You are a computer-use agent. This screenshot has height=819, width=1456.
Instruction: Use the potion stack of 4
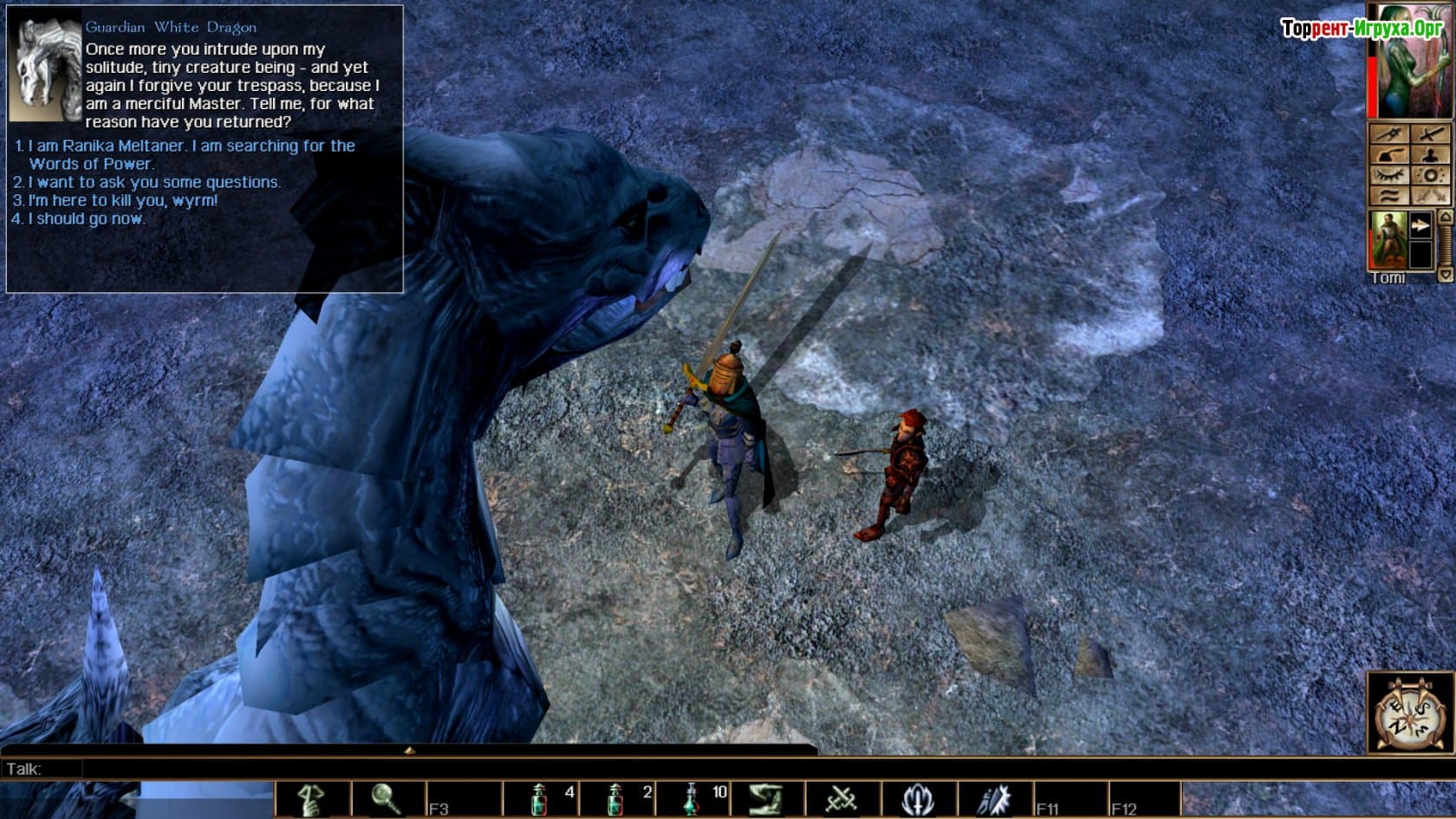[539, 799]
